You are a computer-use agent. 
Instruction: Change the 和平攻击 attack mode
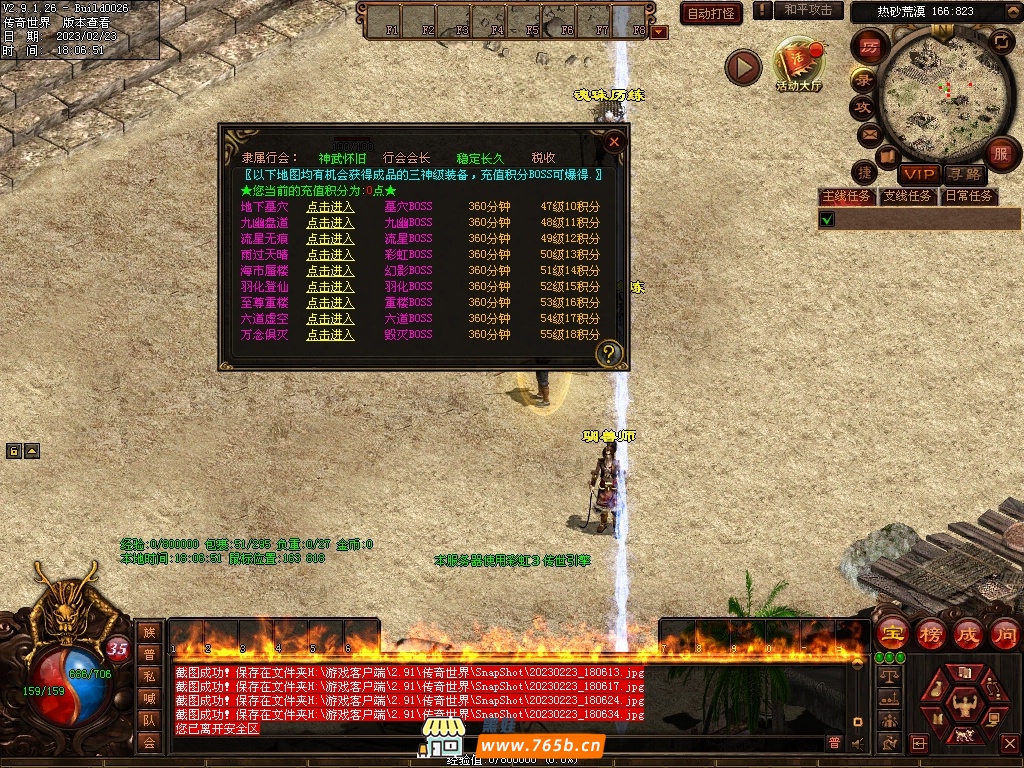(808, 10)
